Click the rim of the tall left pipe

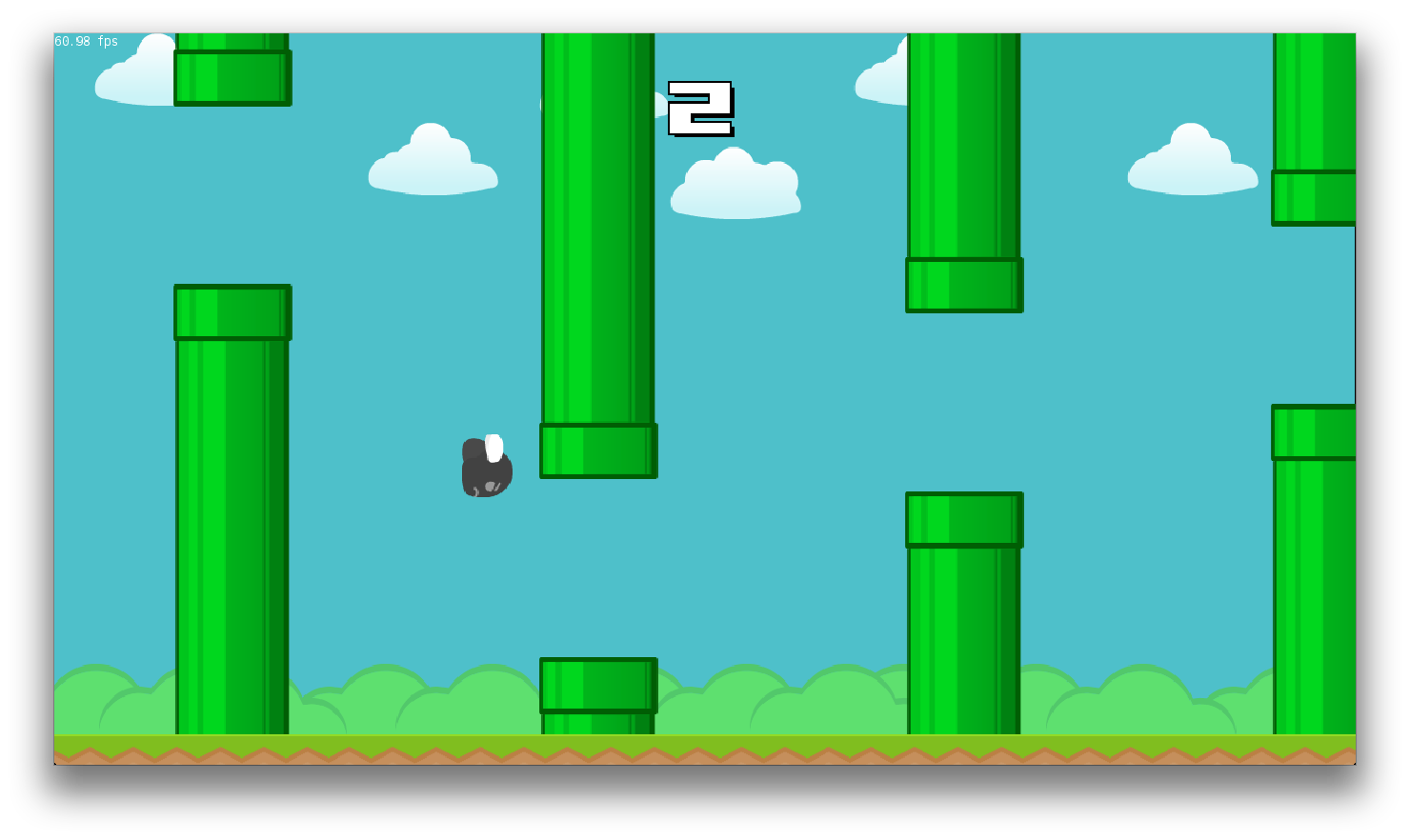(232, 310)
